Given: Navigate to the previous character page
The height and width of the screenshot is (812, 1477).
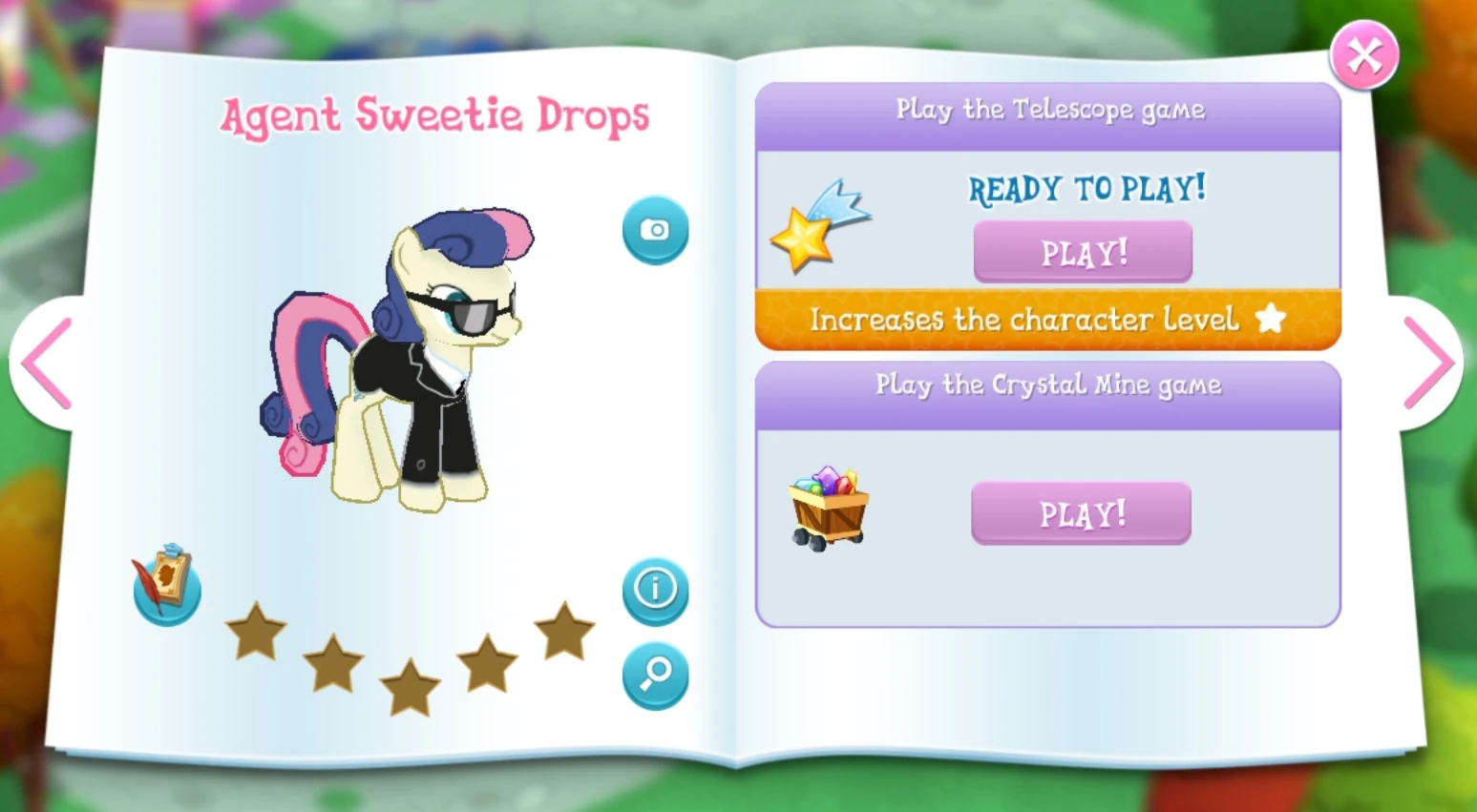Looking at the screenshot, I should [46, 364].
